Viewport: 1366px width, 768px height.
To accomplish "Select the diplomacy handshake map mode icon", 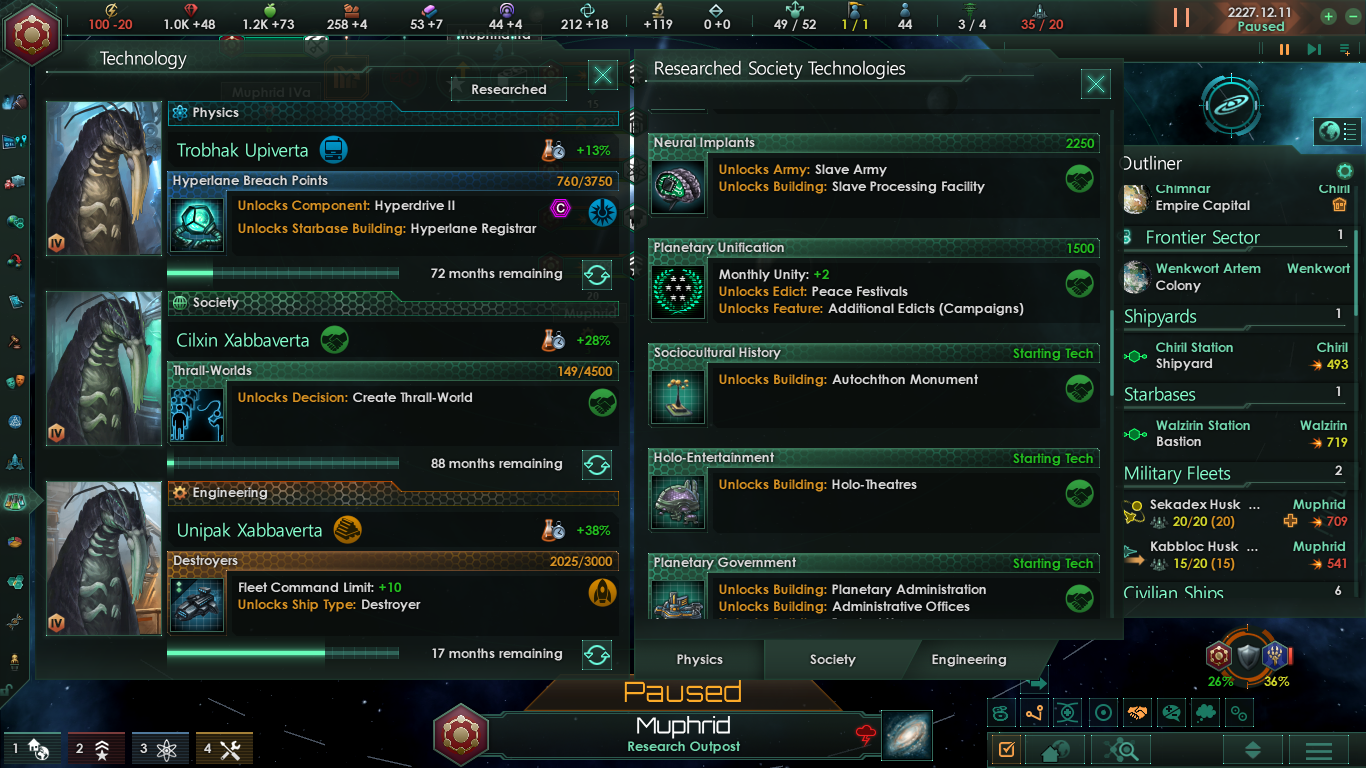I will (x=1138, y=714).
